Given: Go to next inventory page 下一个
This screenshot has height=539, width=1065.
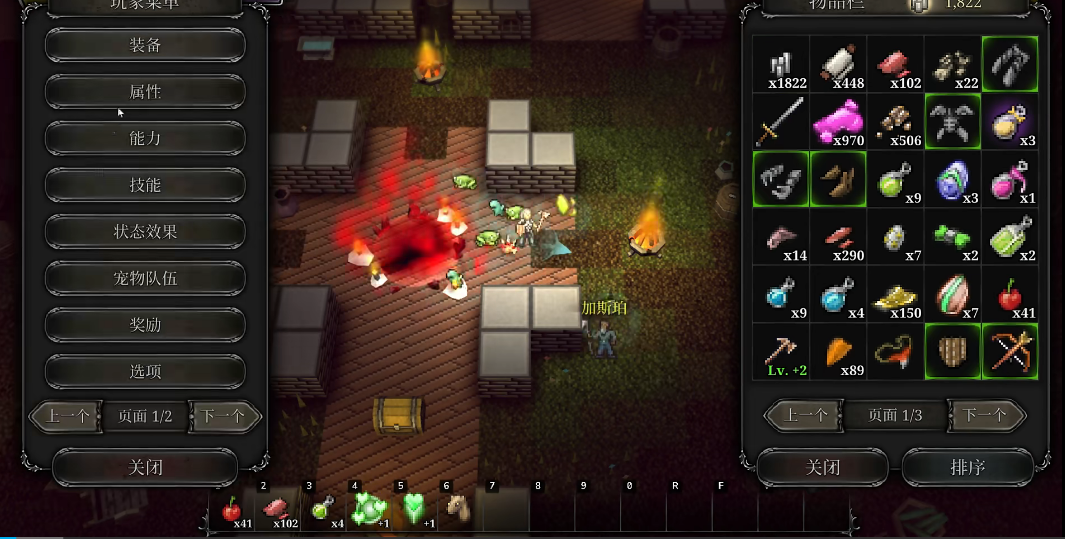Looking at the screenshot, I should 986,415.
